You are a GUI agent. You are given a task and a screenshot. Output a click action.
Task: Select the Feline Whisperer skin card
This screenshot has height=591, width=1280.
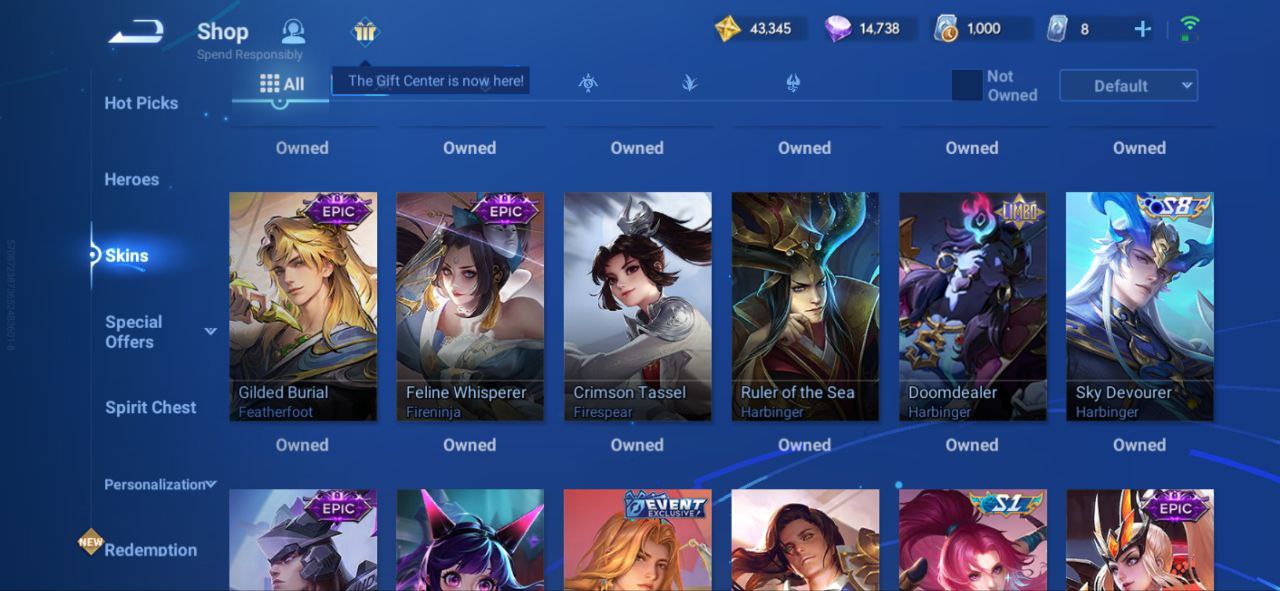pos(470,306)
